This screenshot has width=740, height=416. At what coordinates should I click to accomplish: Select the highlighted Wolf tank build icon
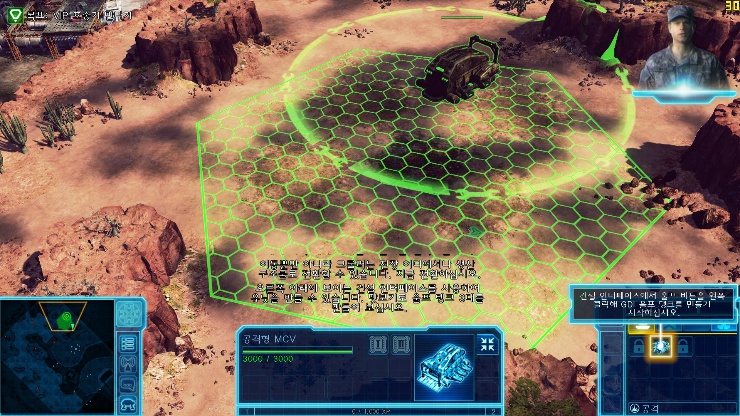click(660, 346)
